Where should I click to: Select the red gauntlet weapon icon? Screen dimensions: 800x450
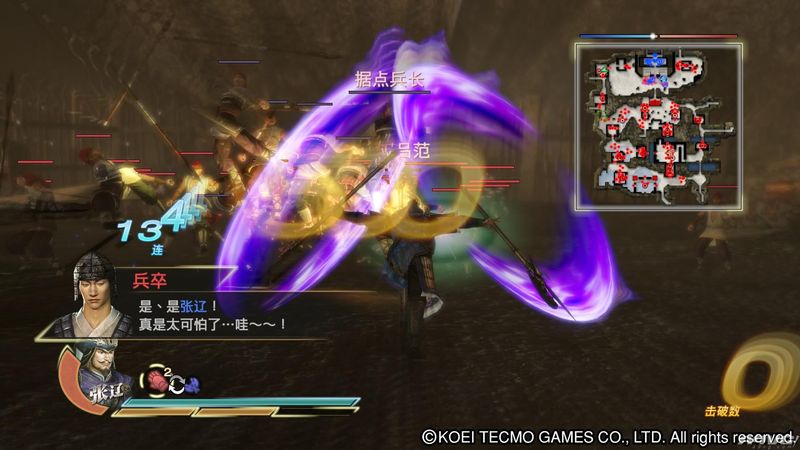(x=157, y=380)
